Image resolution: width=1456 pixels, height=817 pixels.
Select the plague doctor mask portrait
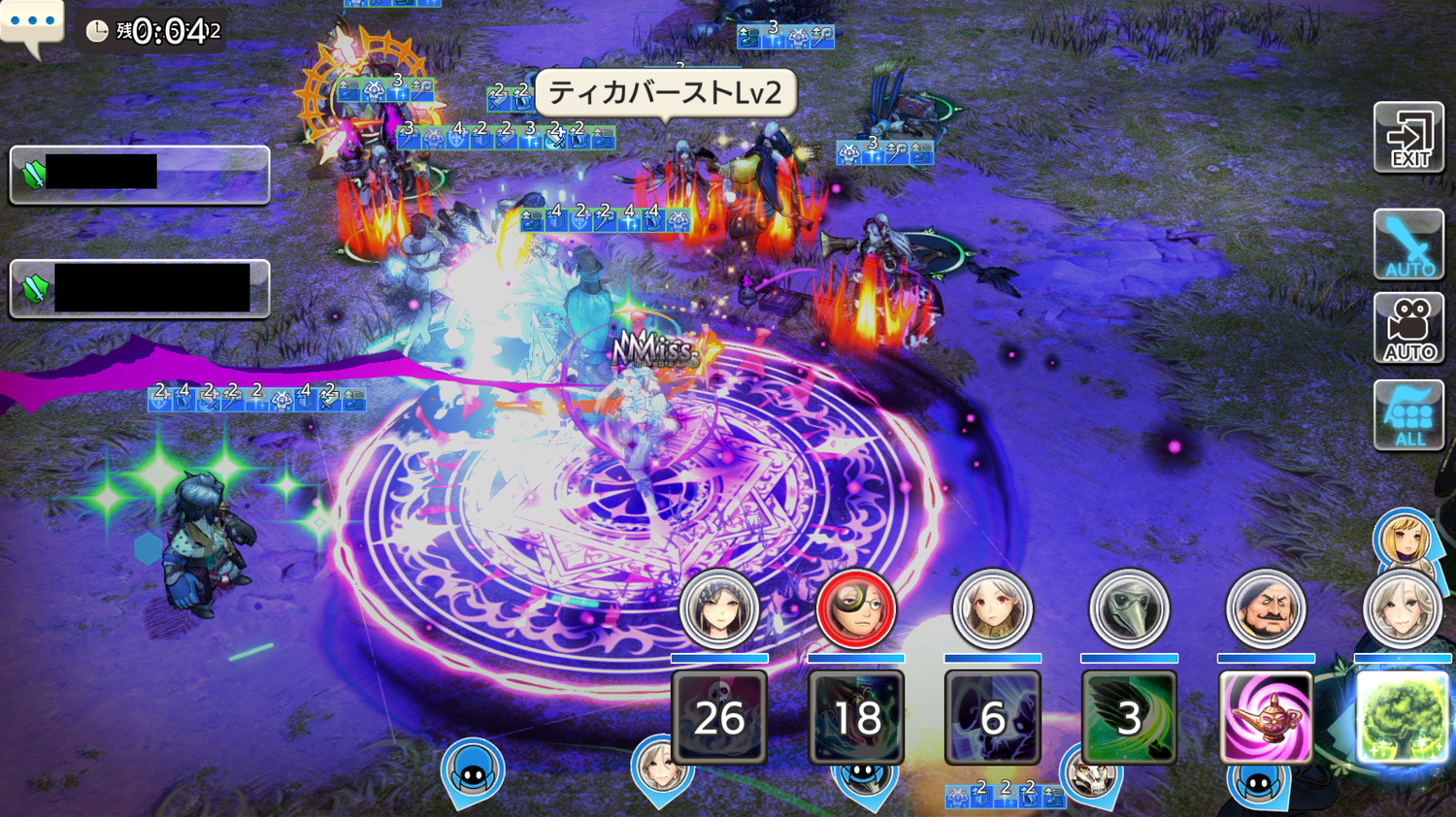[x=1129, y=609]
